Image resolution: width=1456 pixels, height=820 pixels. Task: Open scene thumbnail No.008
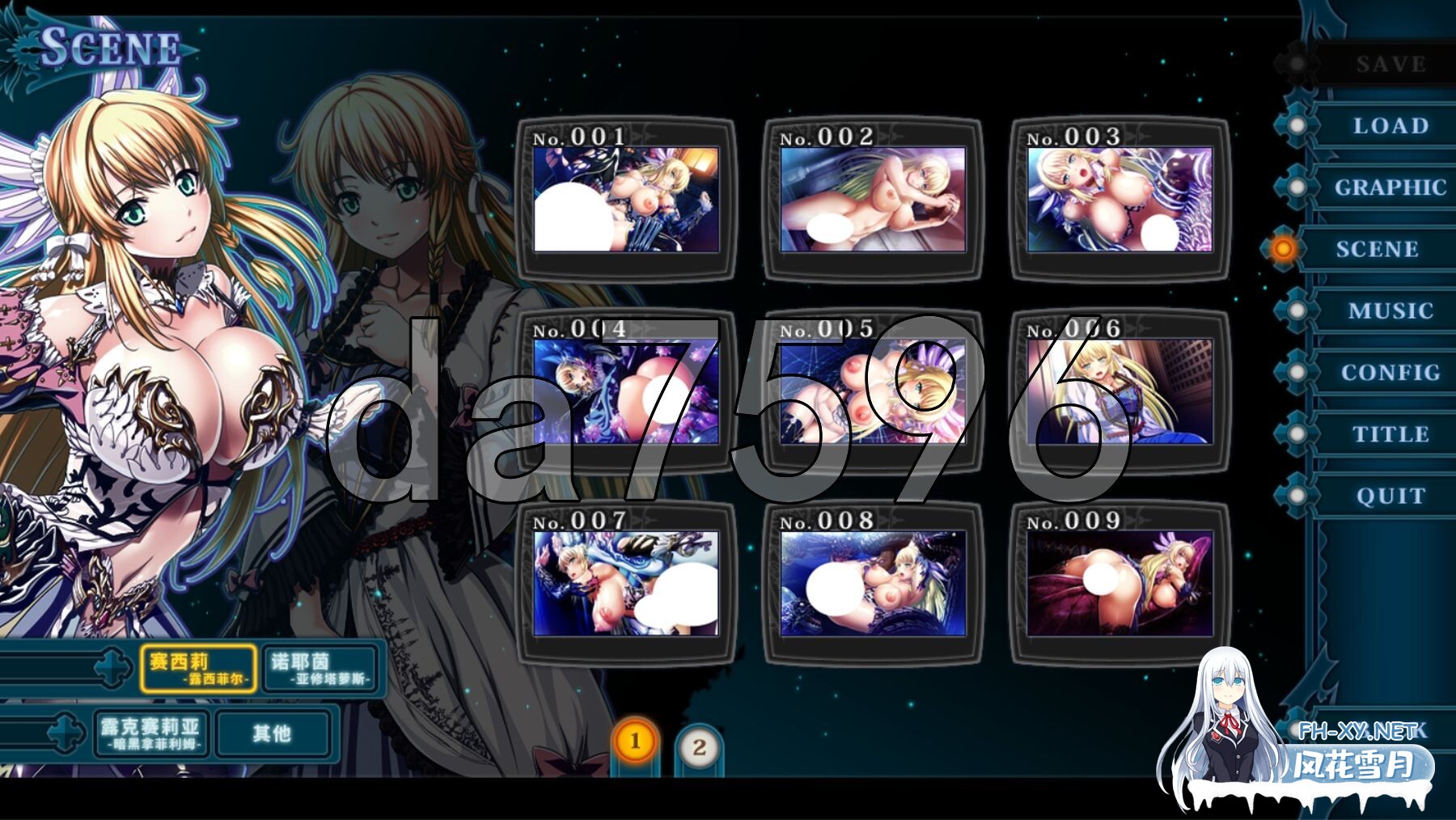pyautogui.click(x=873, y=583)
